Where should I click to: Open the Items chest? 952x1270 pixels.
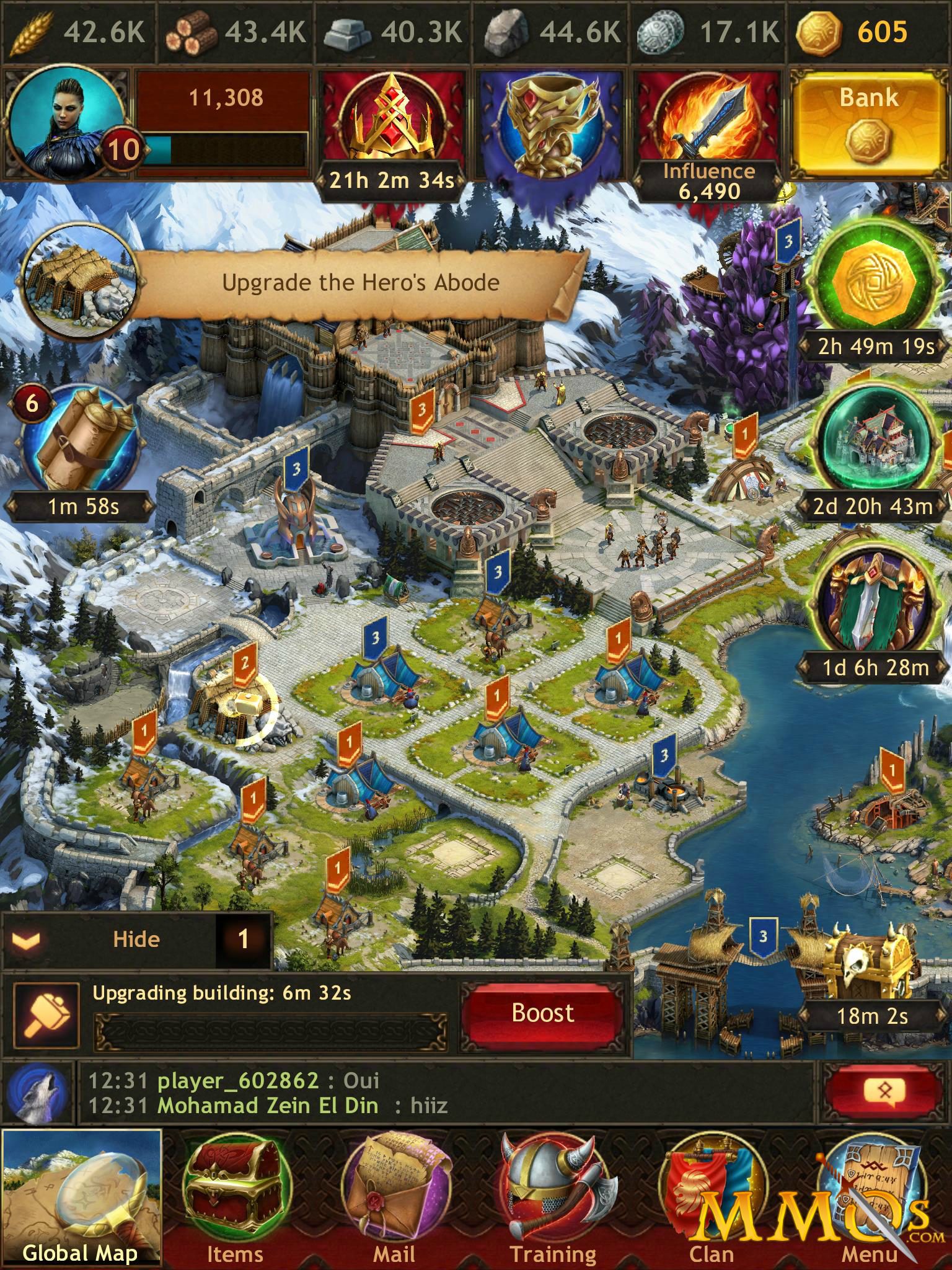[x=237, y=1197]
